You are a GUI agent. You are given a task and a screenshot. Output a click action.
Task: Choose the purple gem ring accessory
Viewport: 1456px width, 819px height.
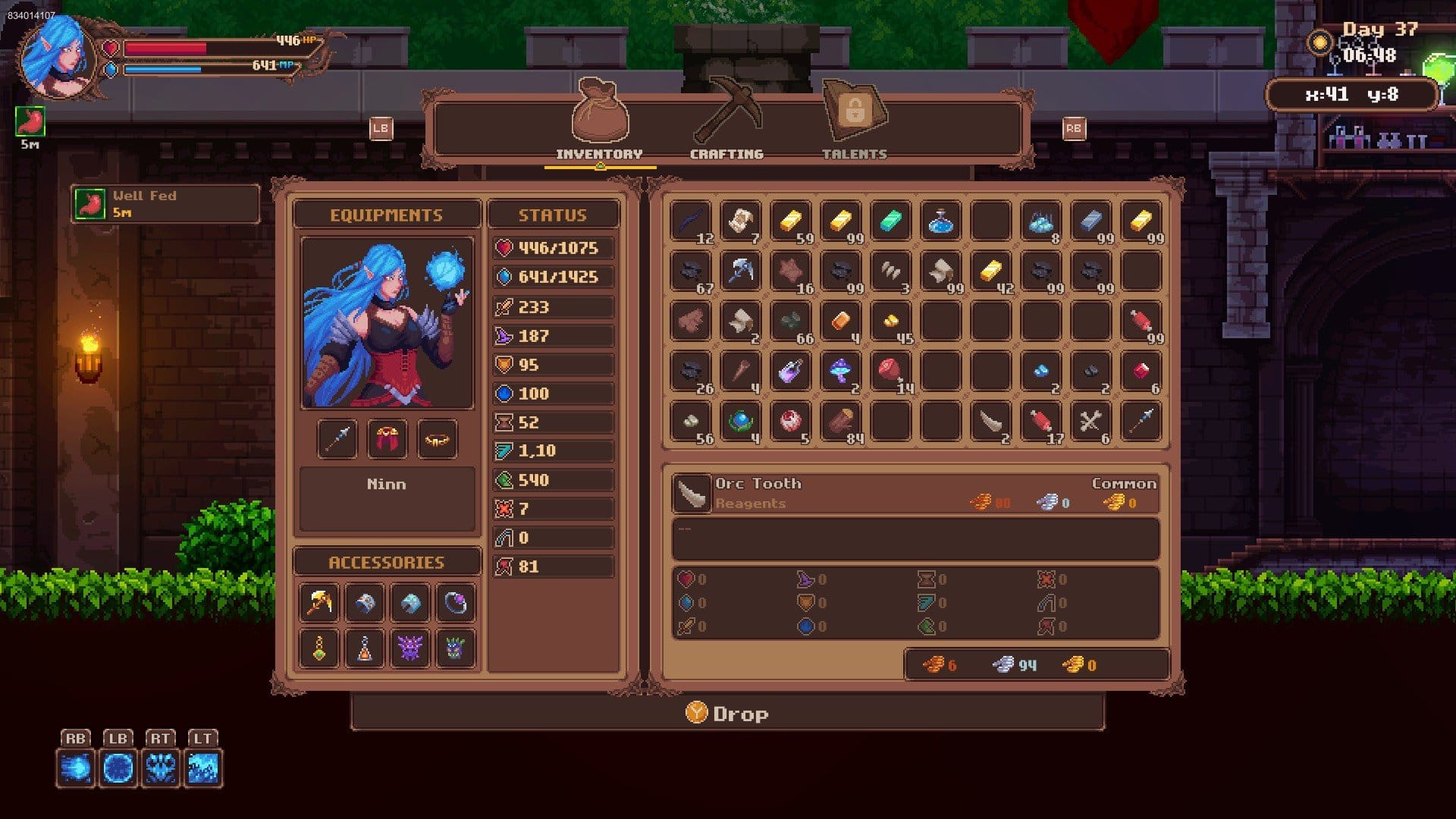[455, 604]
